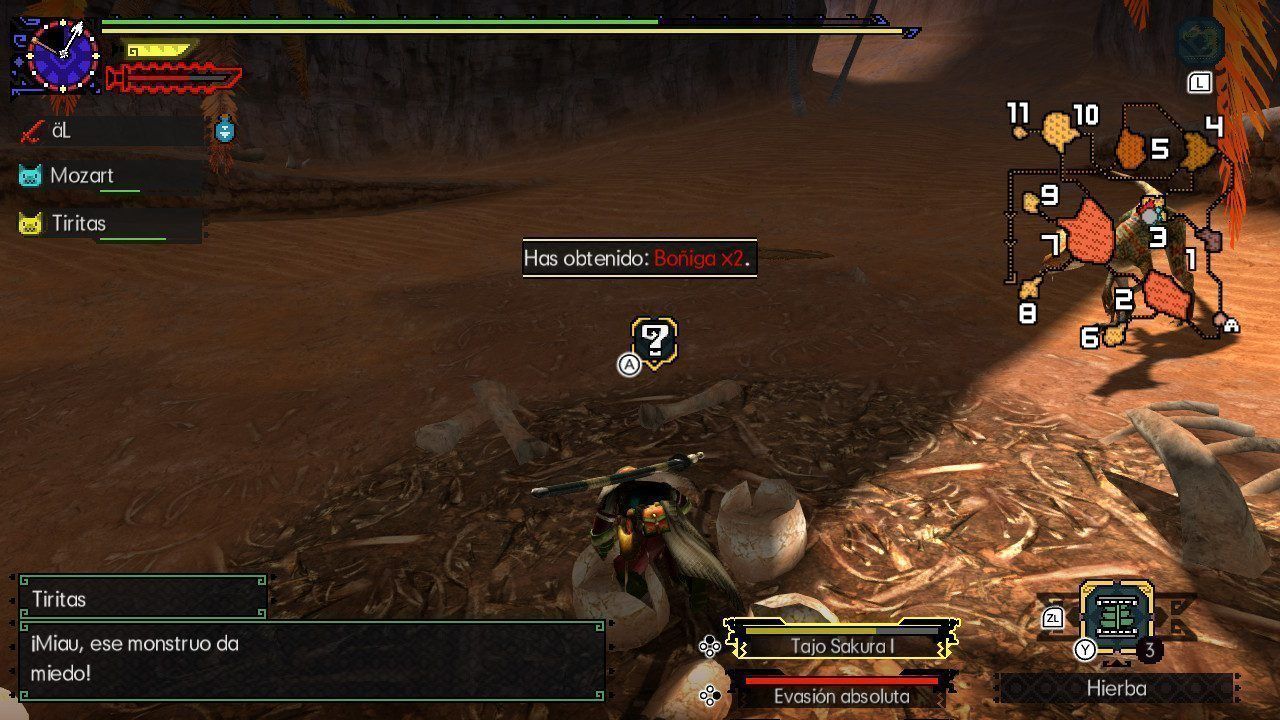Trigger the Evasión absoluta art
1280x720 pixels.
(x=842, y=696)
